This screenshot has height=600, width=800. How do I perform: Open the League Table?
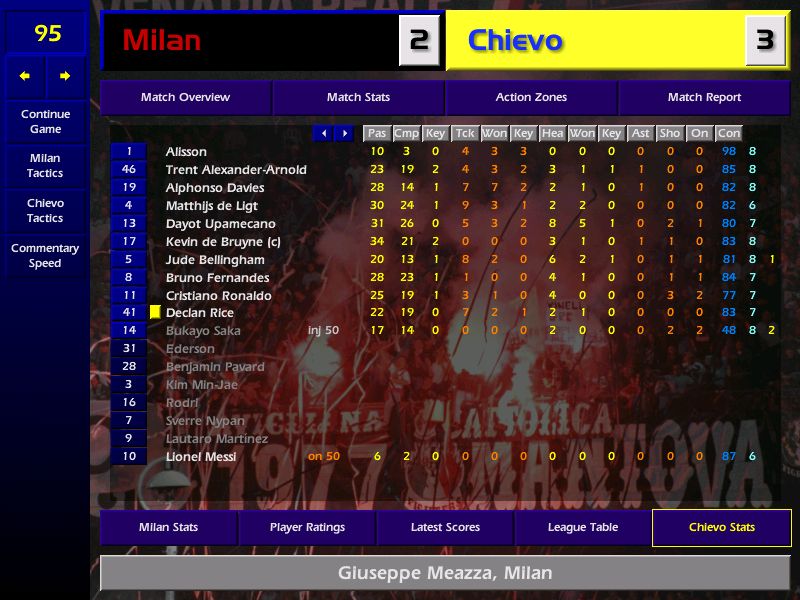point(583,527)
